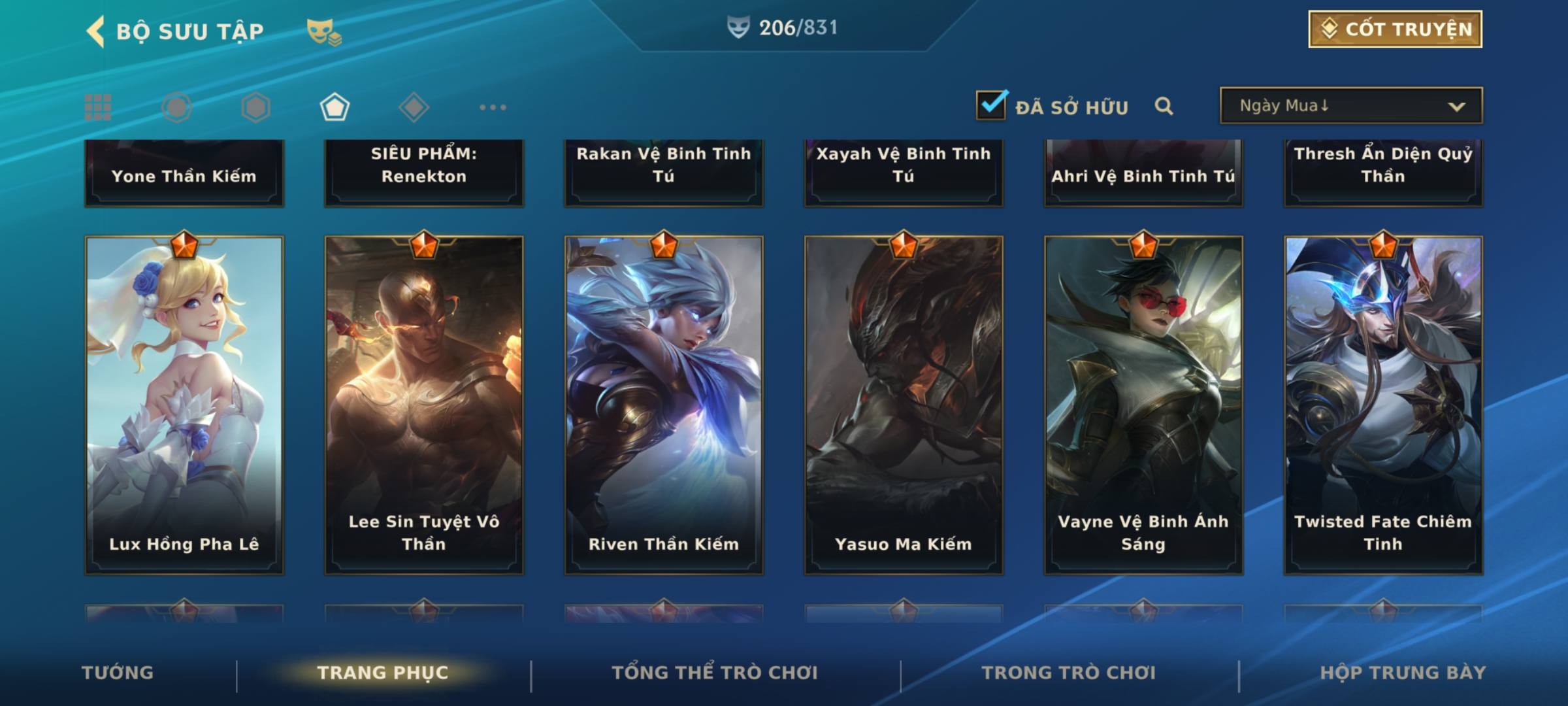The image size is (1568, 706).
Task: Open the Trong Trò Chơi tab
Action: 1069,673
